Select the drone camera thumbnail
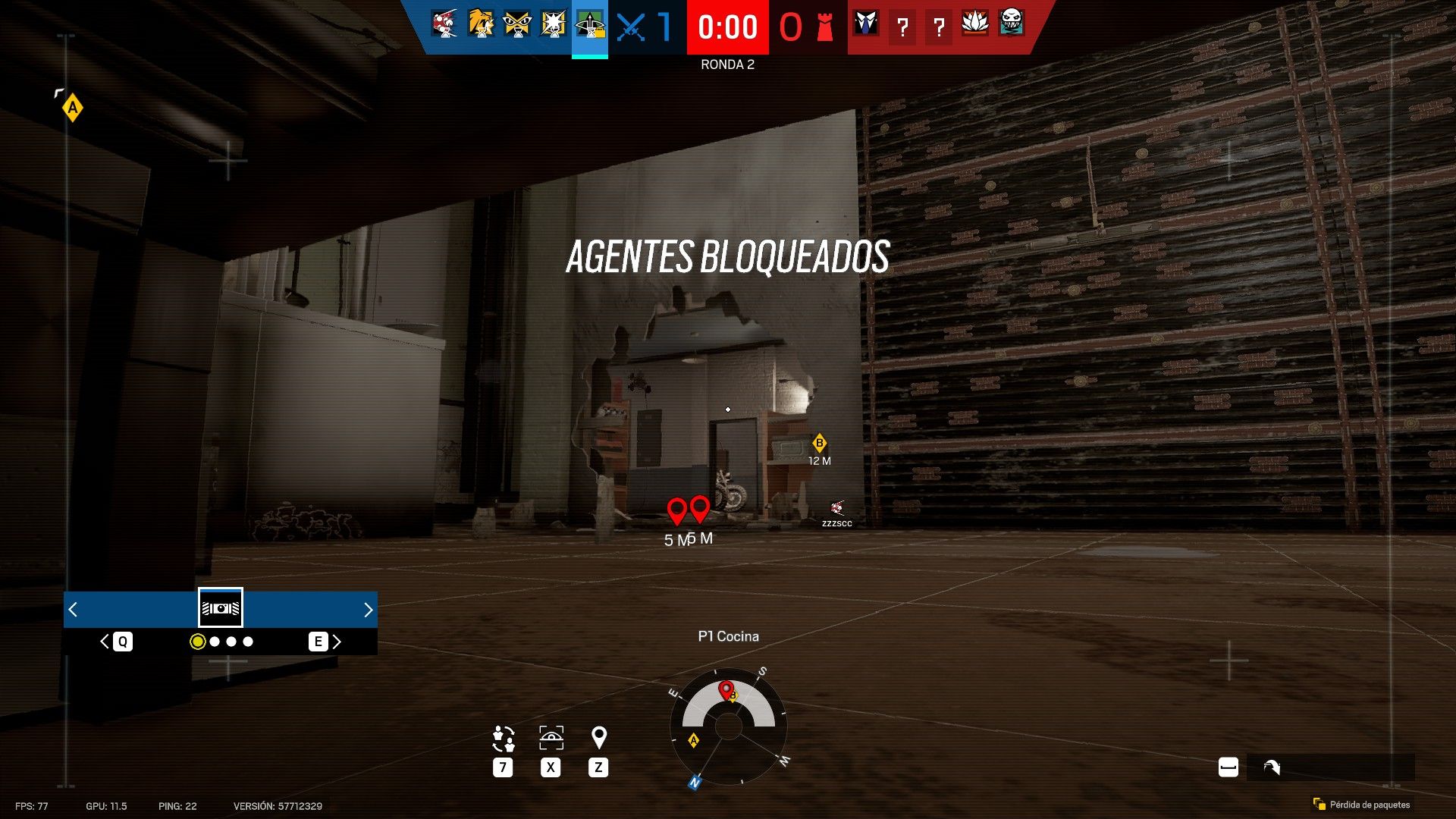This screenshot has width=1456, height=819. click(221, 608)
